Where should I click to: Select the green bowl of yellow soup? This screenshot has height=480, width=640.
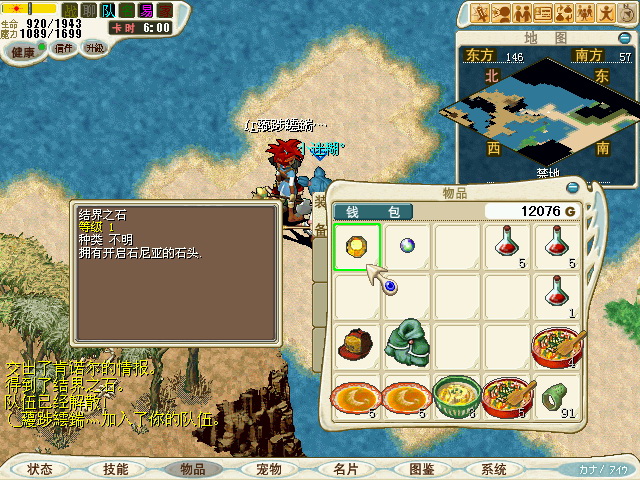point(457,395)
